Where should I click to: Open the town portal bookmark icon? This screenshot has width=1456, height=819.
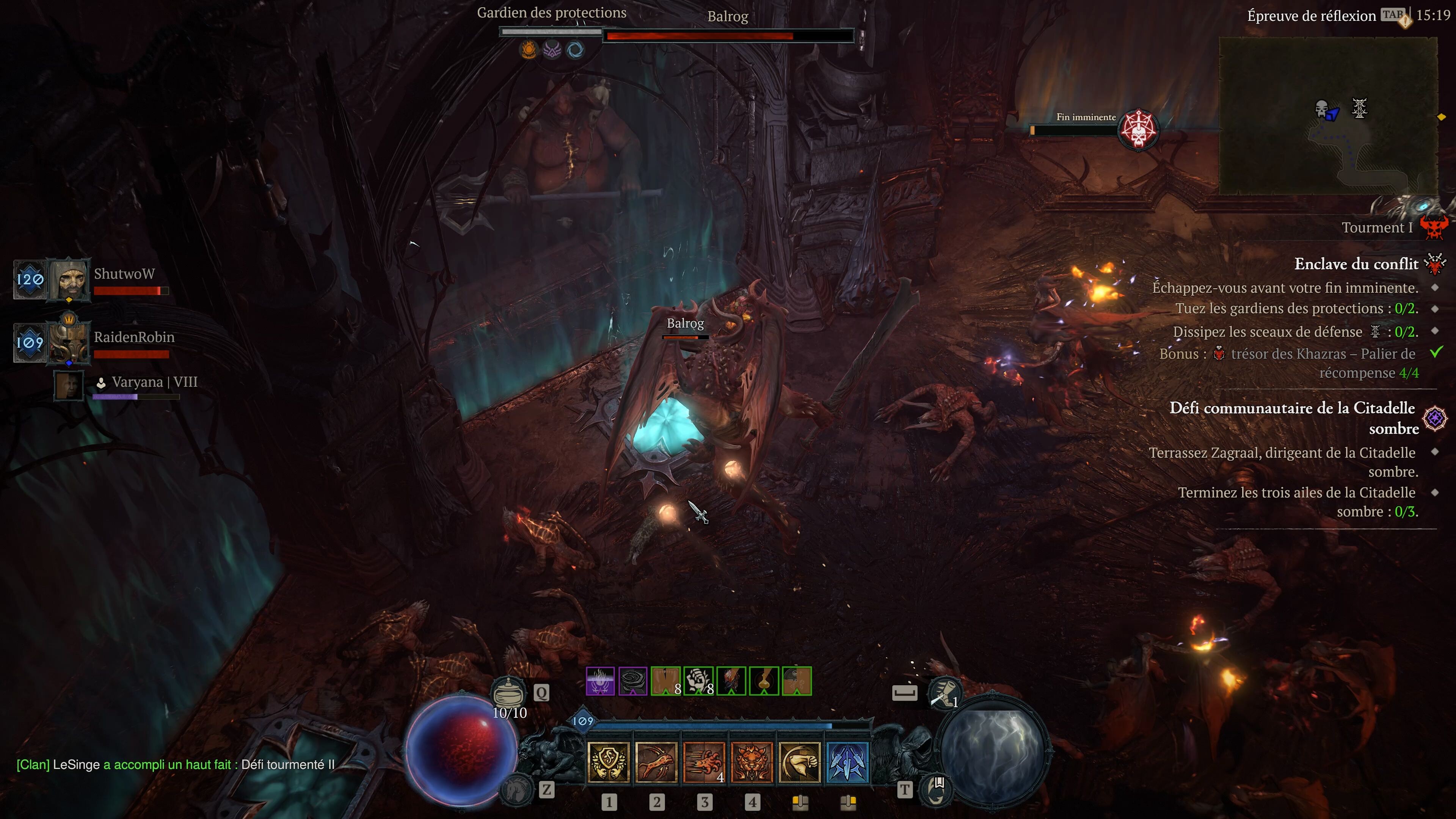point(937,789)
